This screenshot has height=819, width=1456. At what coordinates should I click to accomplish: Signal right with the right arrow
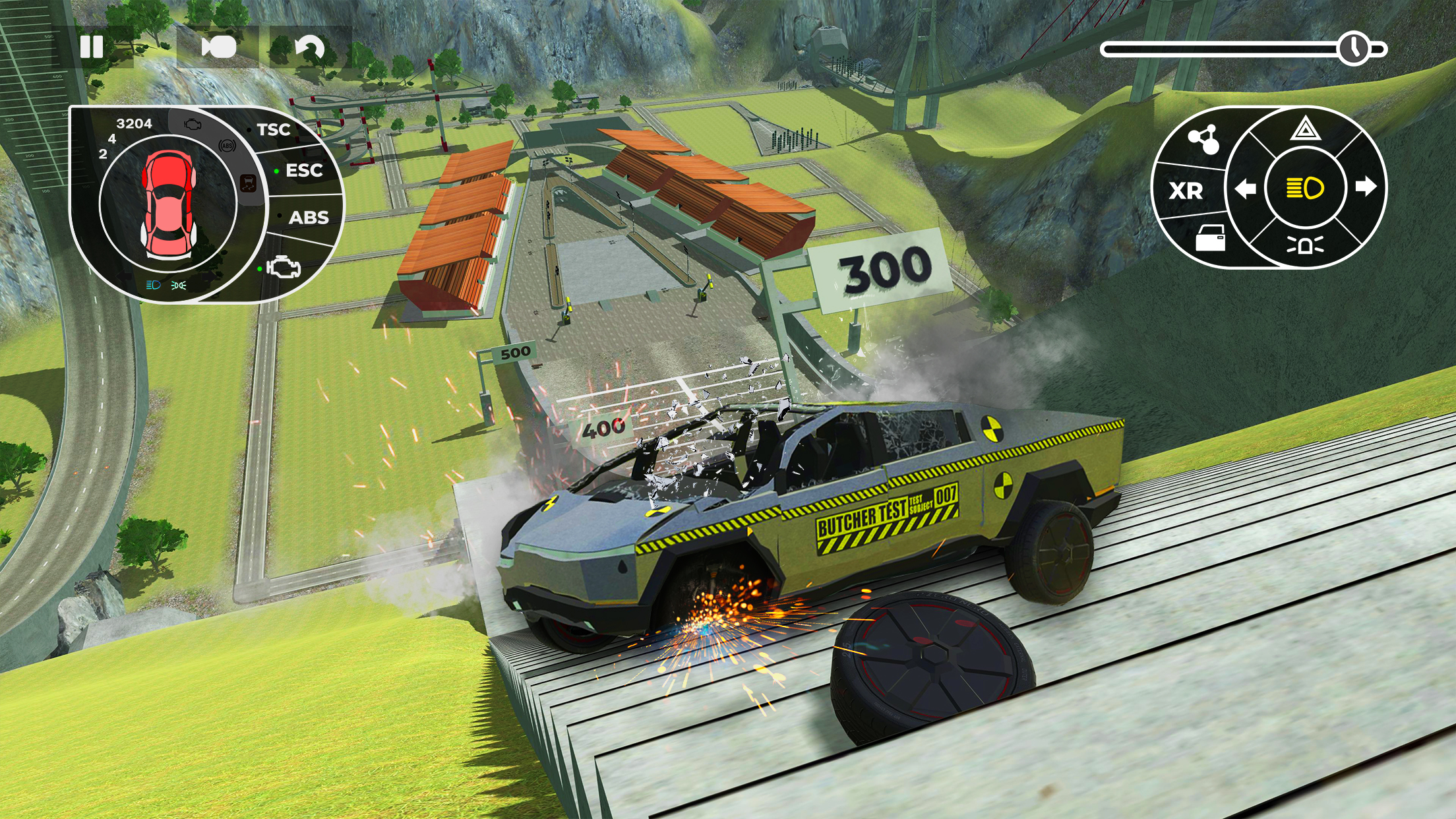tap(1366, 189)
